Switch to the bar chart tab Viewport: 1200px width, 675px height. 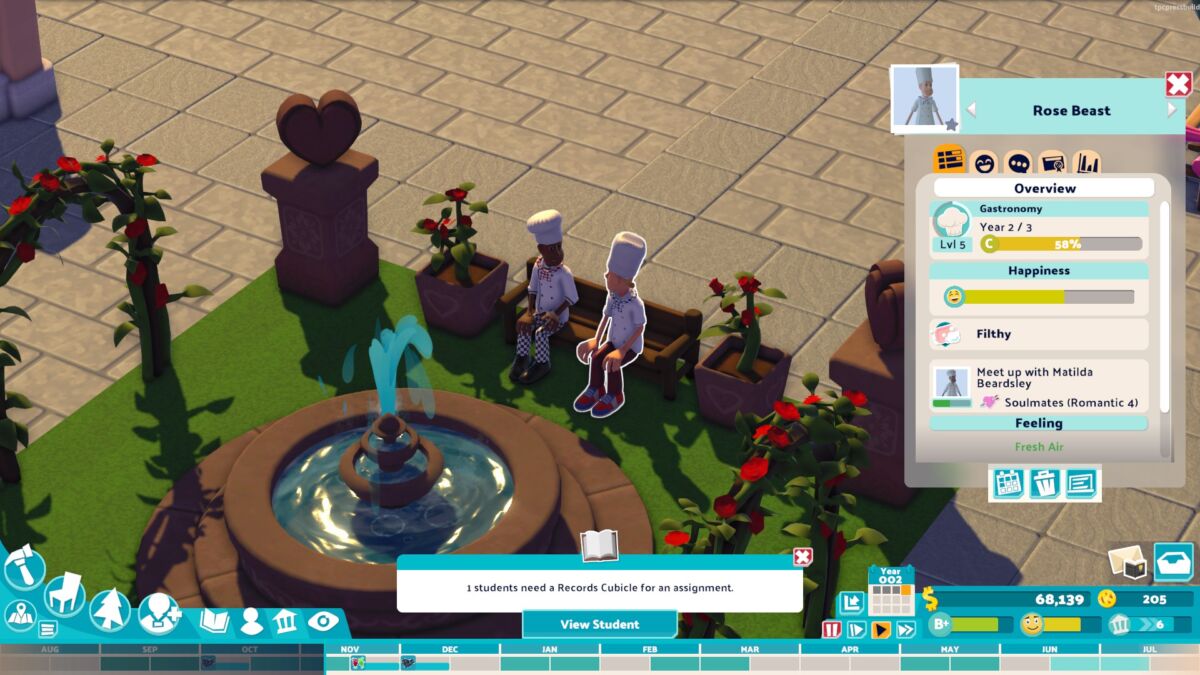pos(1086,162)
